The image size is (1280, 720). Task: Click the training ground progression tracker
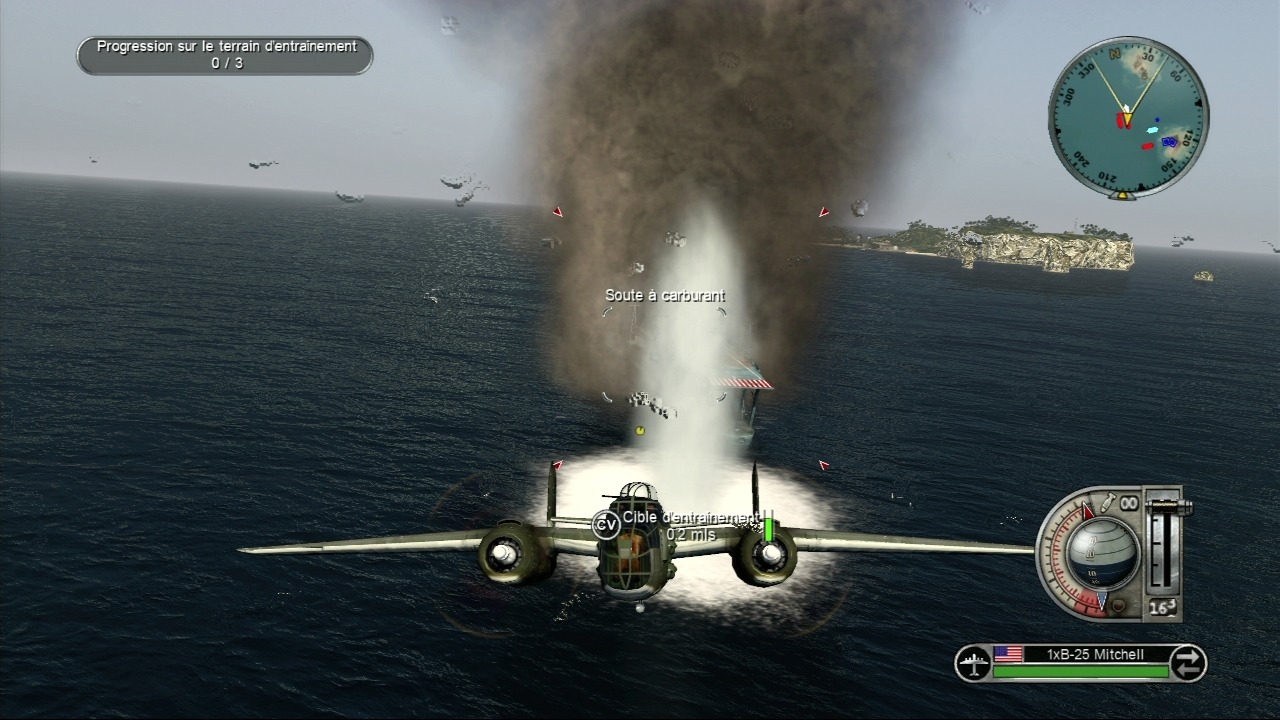[x=225, y=55]
